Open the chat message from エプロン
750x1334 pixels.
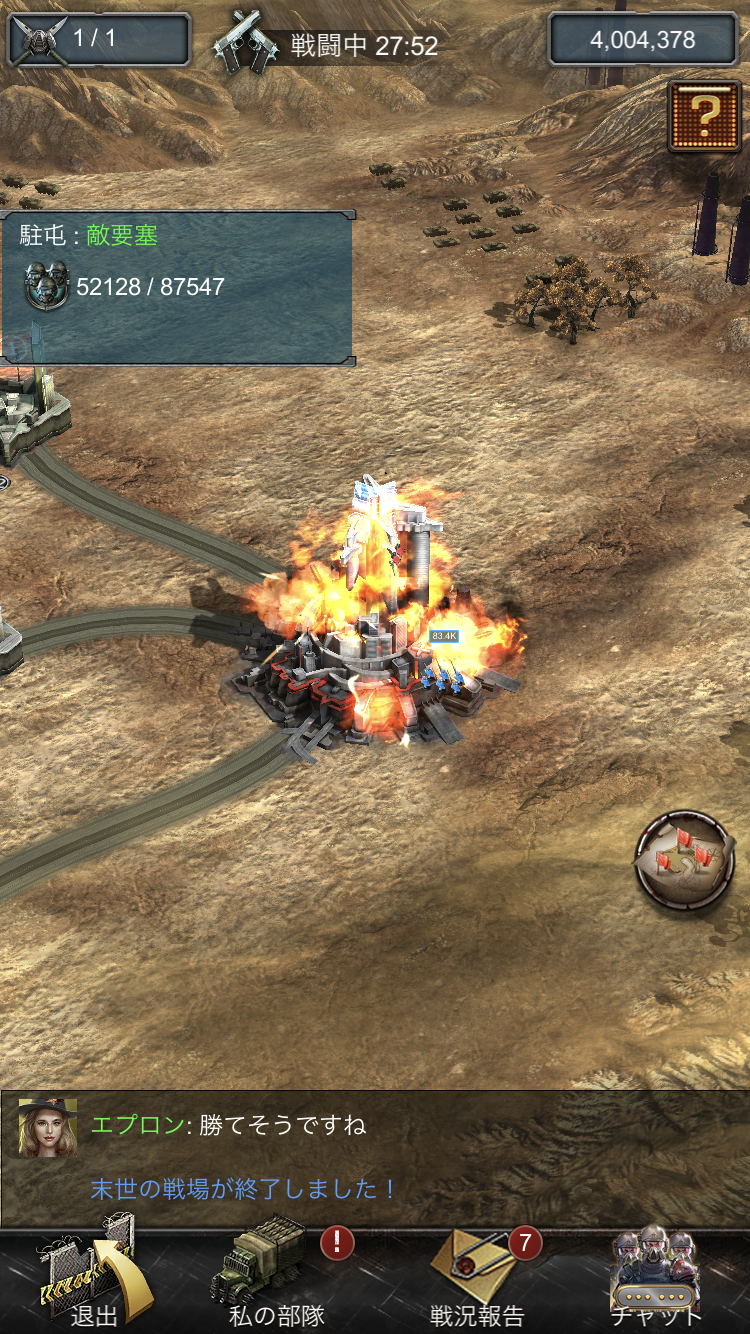[x=230, y=1125]
